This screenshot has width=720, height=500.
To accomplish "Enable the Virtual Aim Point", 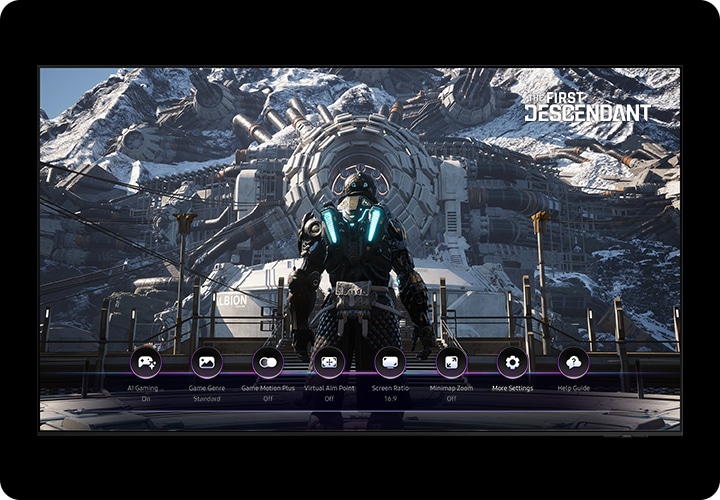I will [x=329, y=362].
